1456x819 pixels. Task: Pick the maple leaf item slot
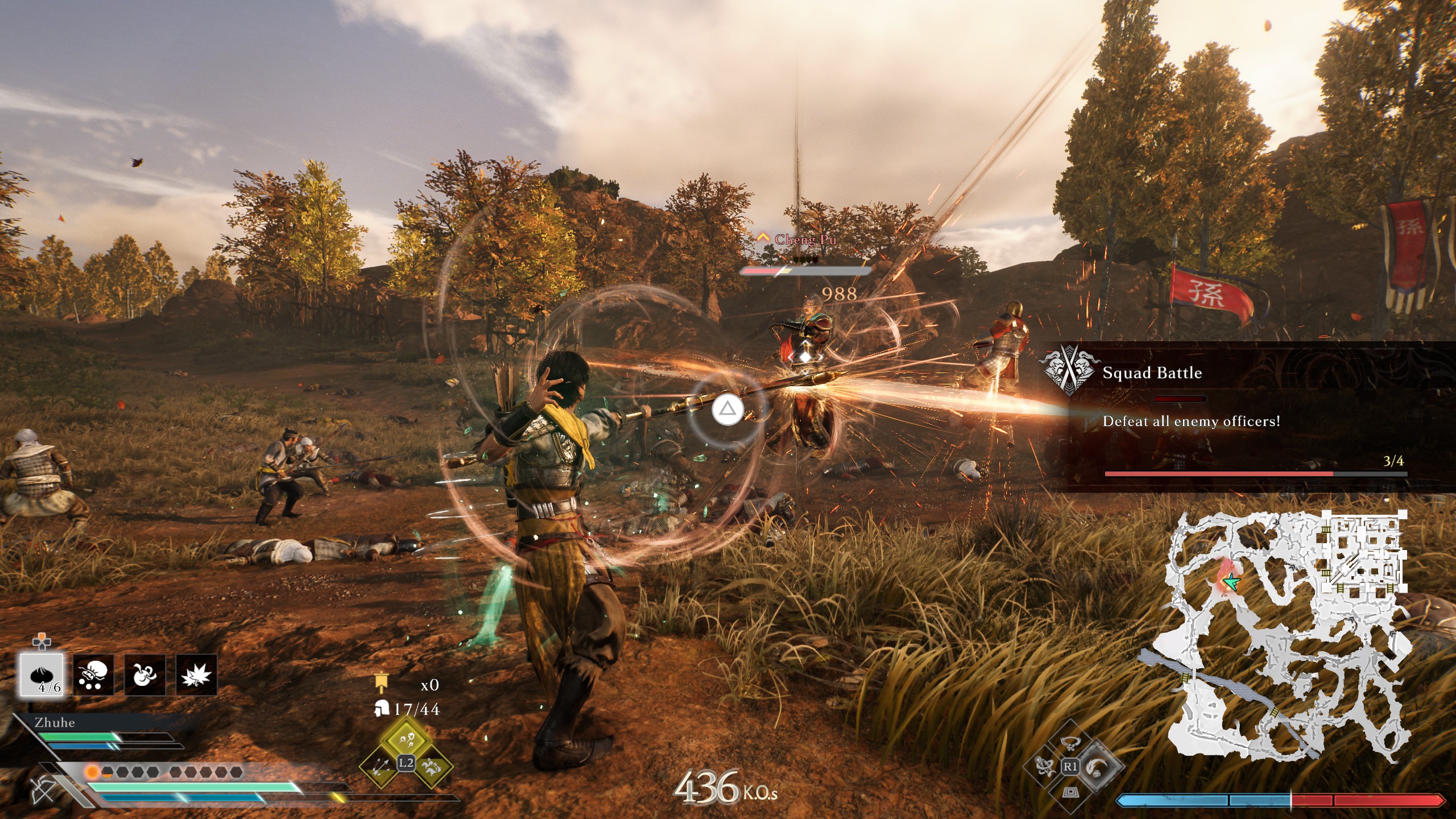(196, 675)
